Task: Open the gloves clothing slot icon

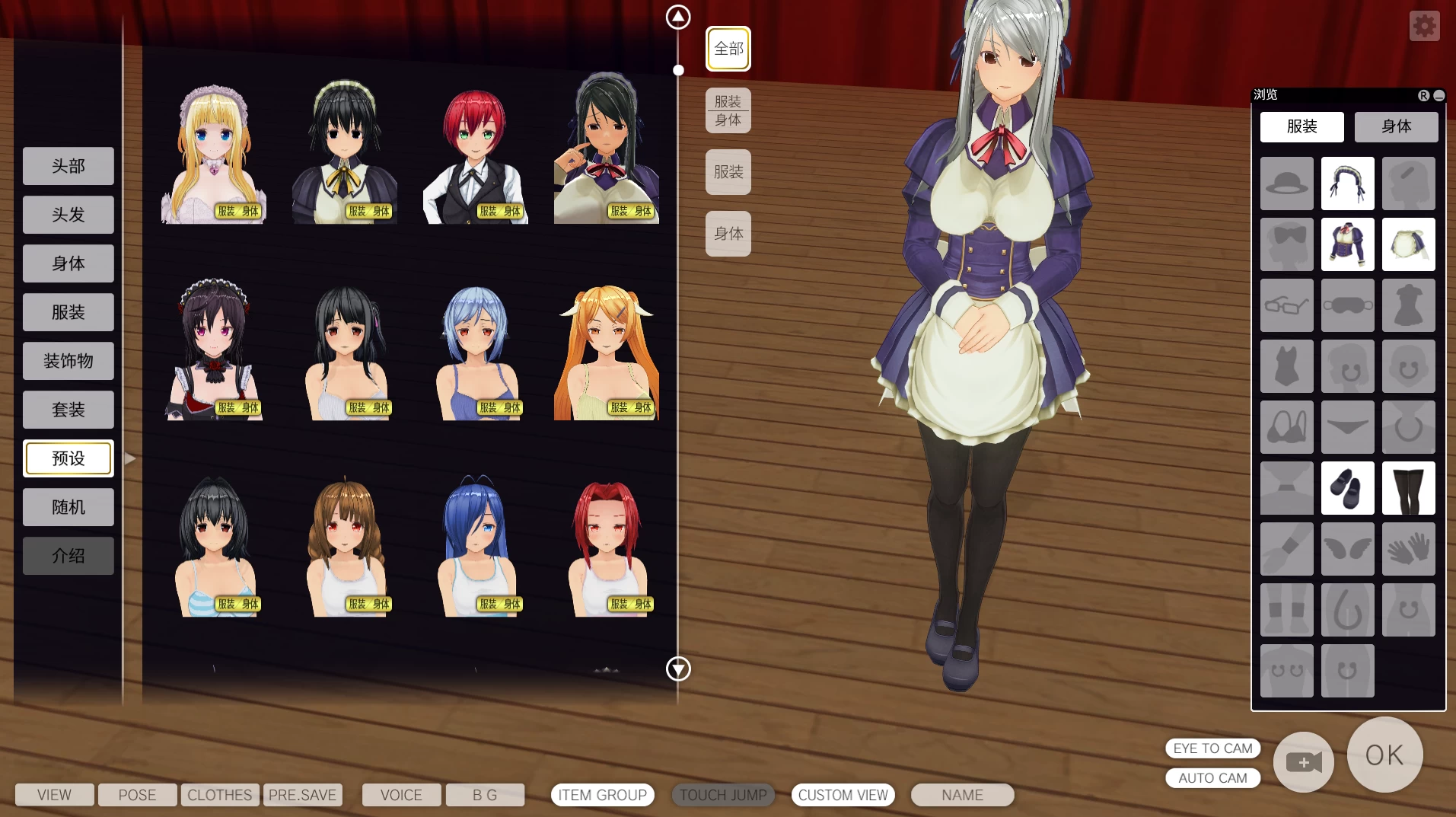Action: pyautogui.click(x=1408, y=549)
